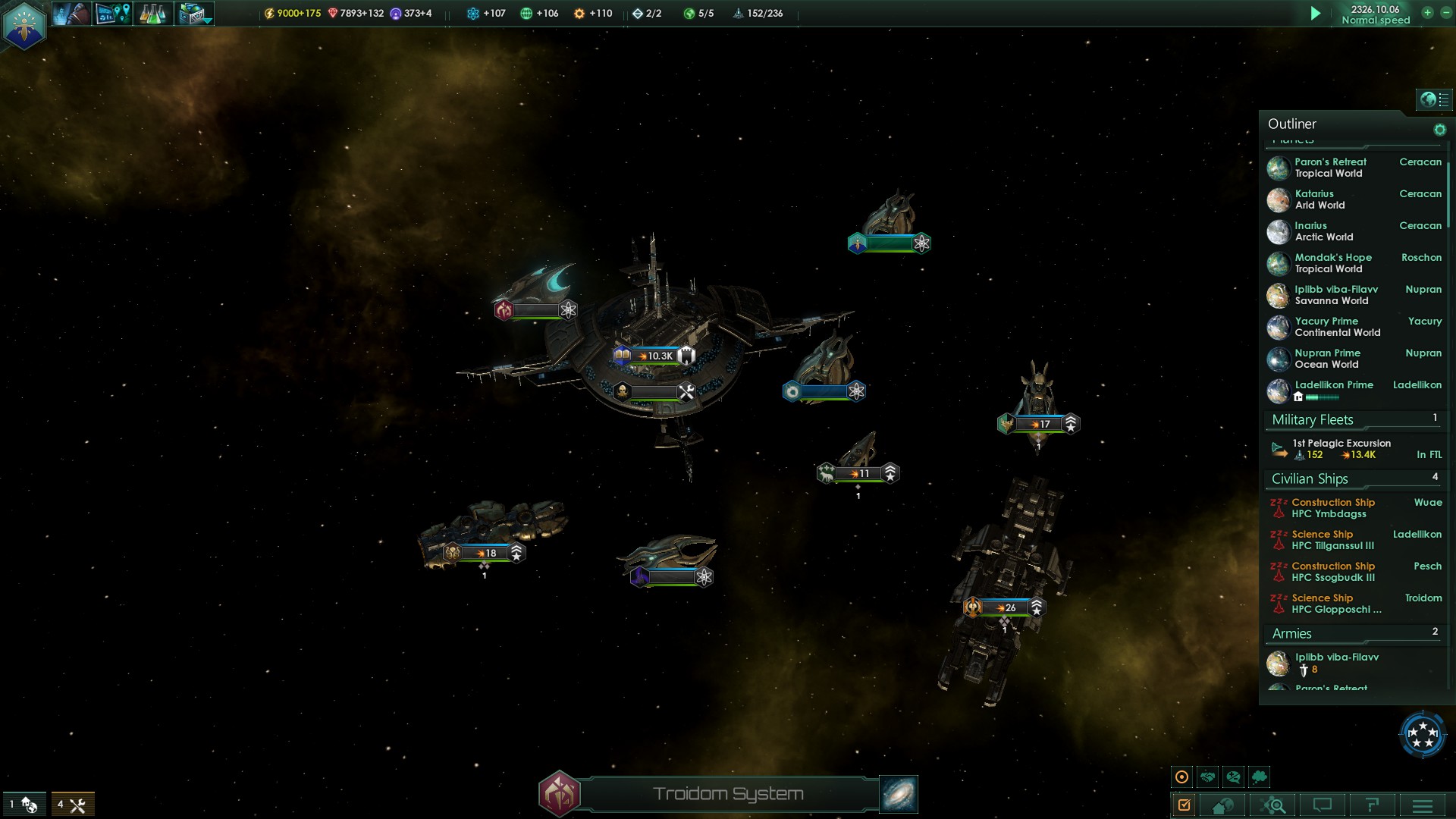Select the 1st Pelagic Excursion fleet
The image size is (1456, 819).
[1341, 449]
